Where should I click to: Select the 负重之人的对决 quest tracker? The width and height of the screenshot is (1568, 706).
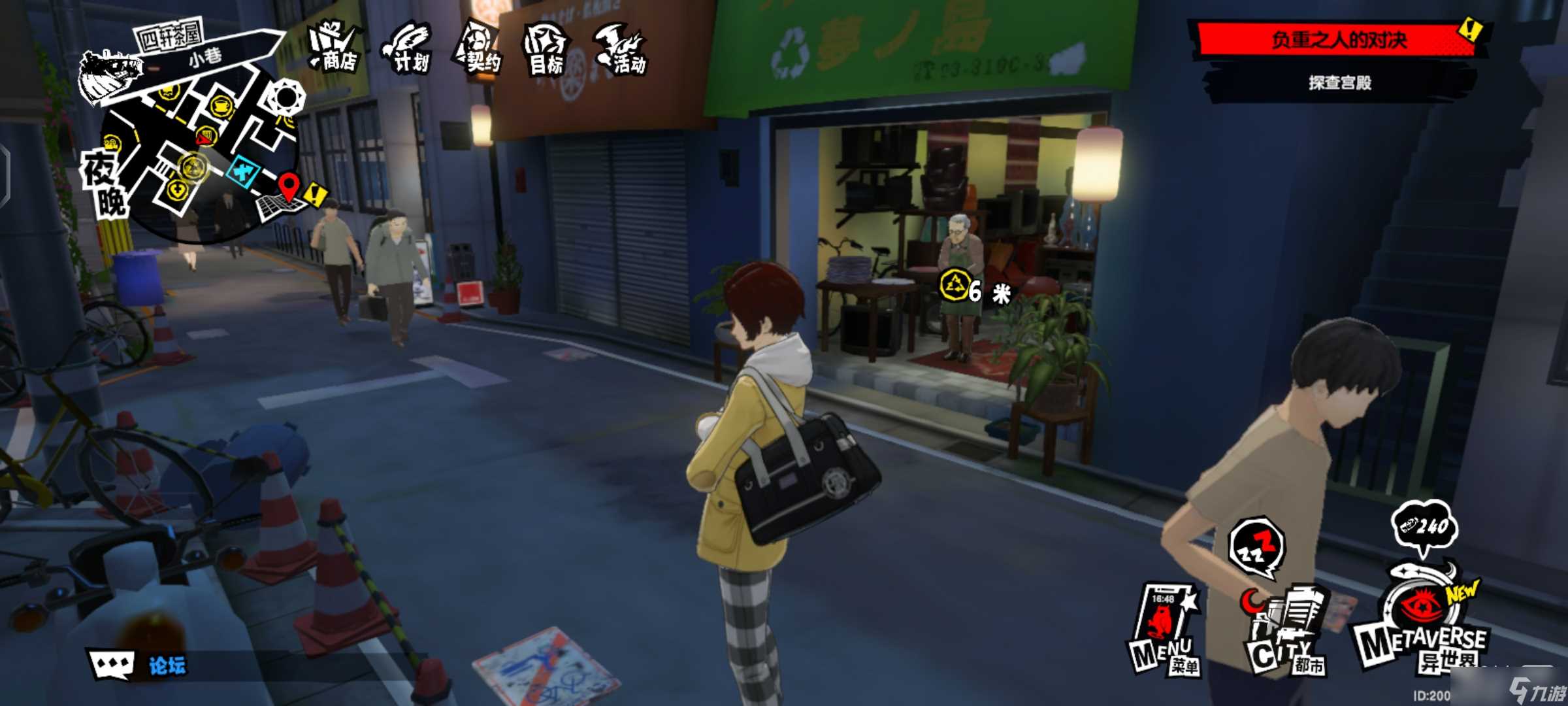(x=1338, y=41)
